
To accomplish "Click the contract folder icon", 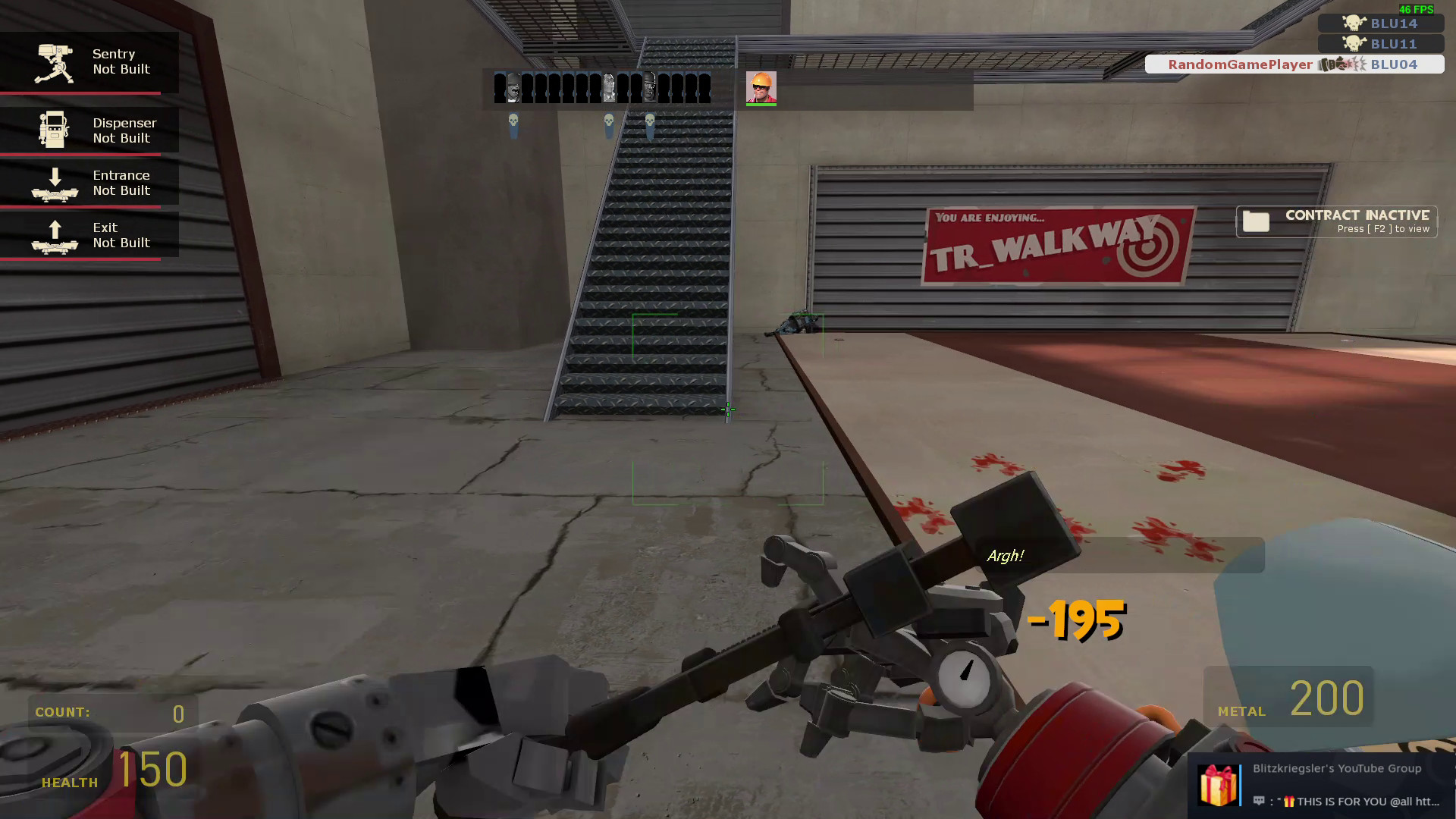I will 1257,221.
